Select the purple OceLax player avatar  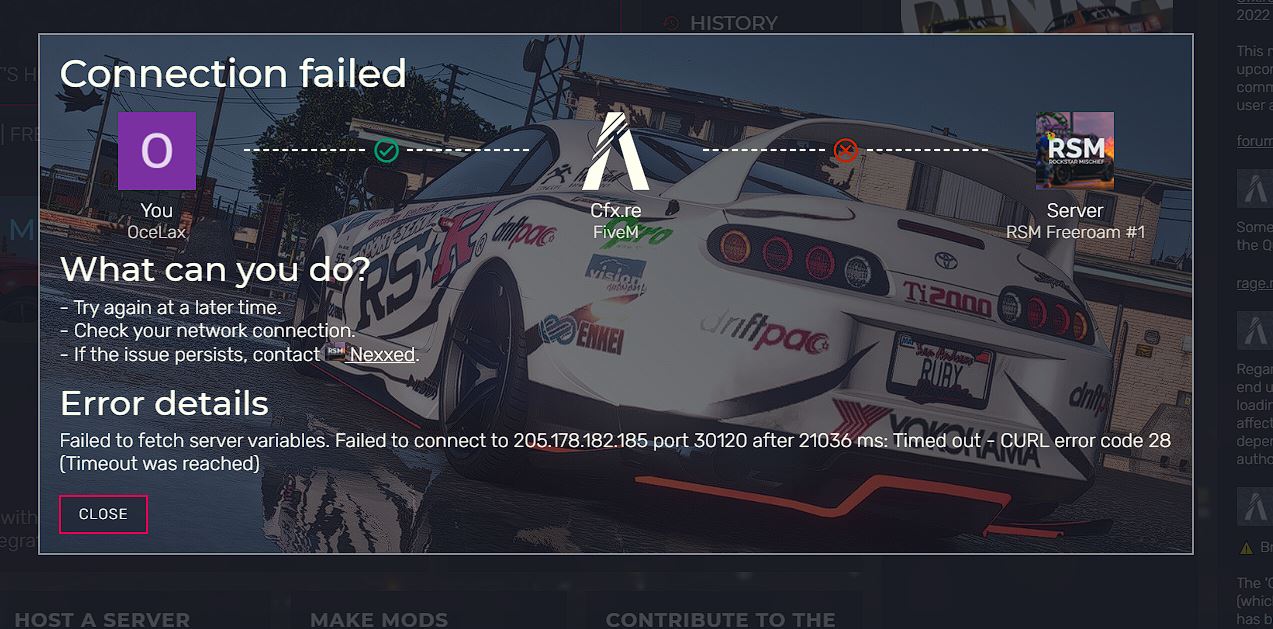click(x=157, y=151)
